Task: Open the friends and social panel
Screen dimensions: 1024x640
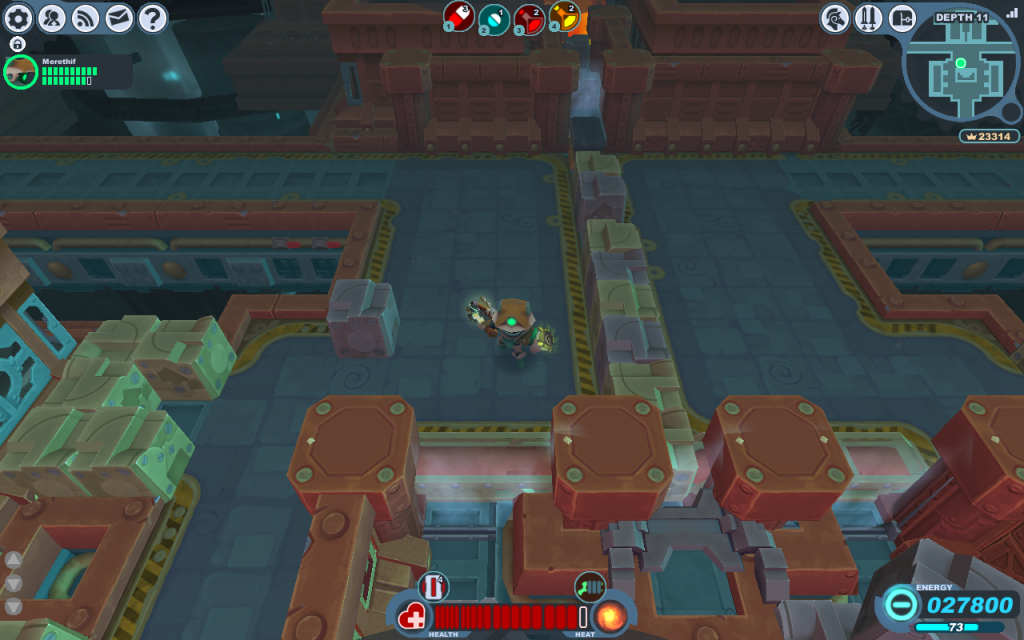Action: tap(52, 17)
